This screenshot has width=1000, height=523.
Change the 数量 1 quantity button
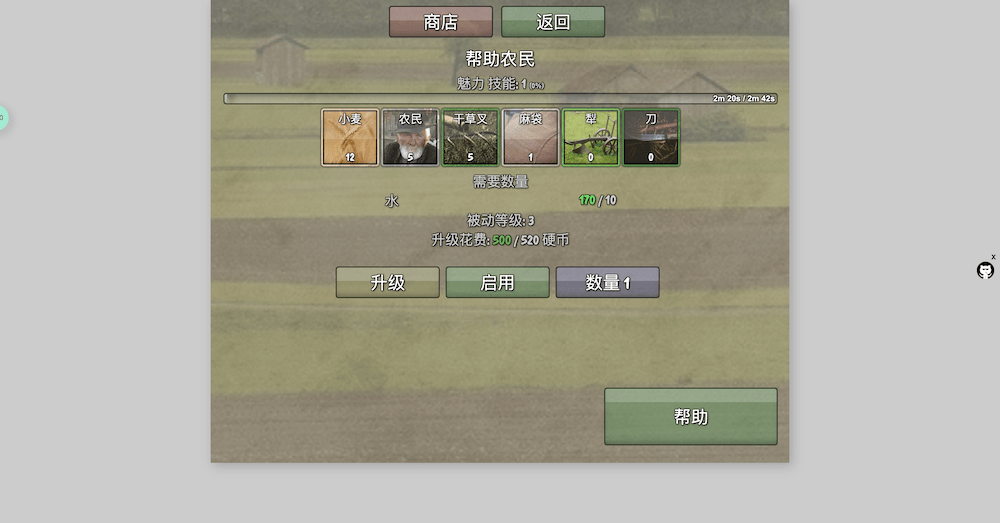click(607, 282)
